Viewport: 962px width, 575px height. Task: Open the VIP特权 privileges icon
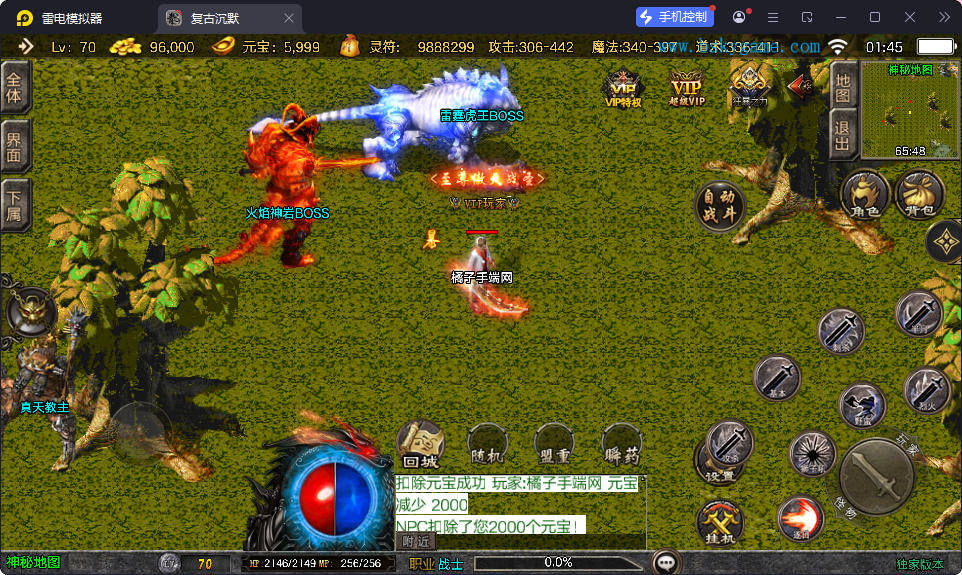click(x=623, y=87)
